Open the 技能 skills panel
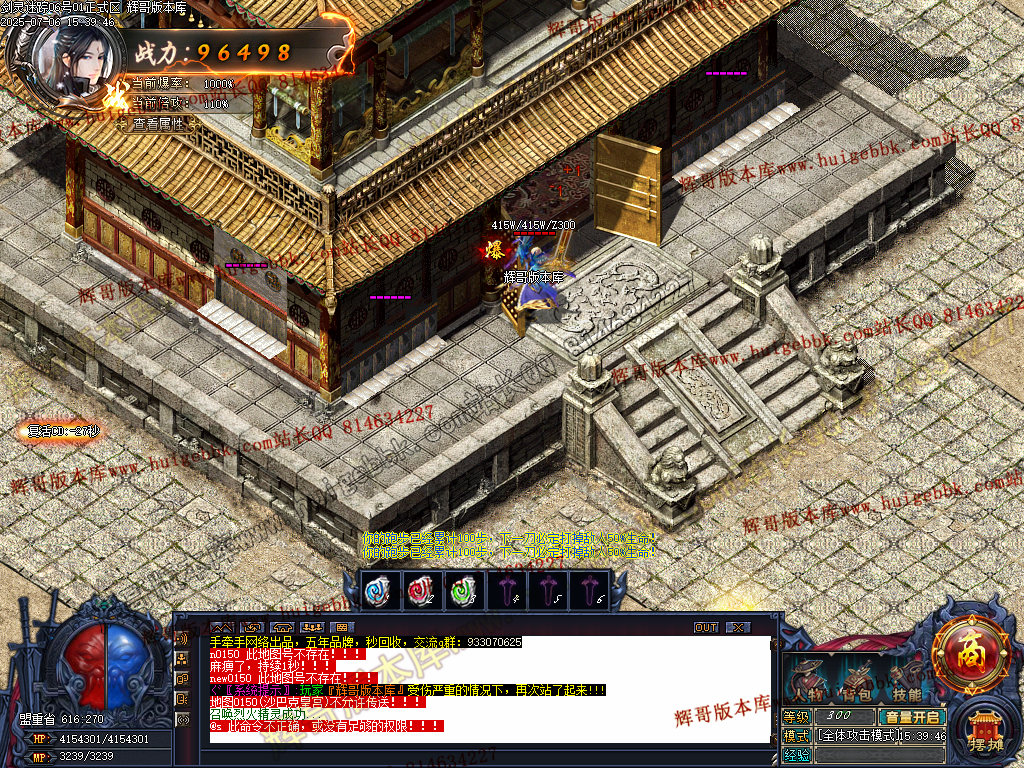1024x768 pixels. click(x=906, y=683)
